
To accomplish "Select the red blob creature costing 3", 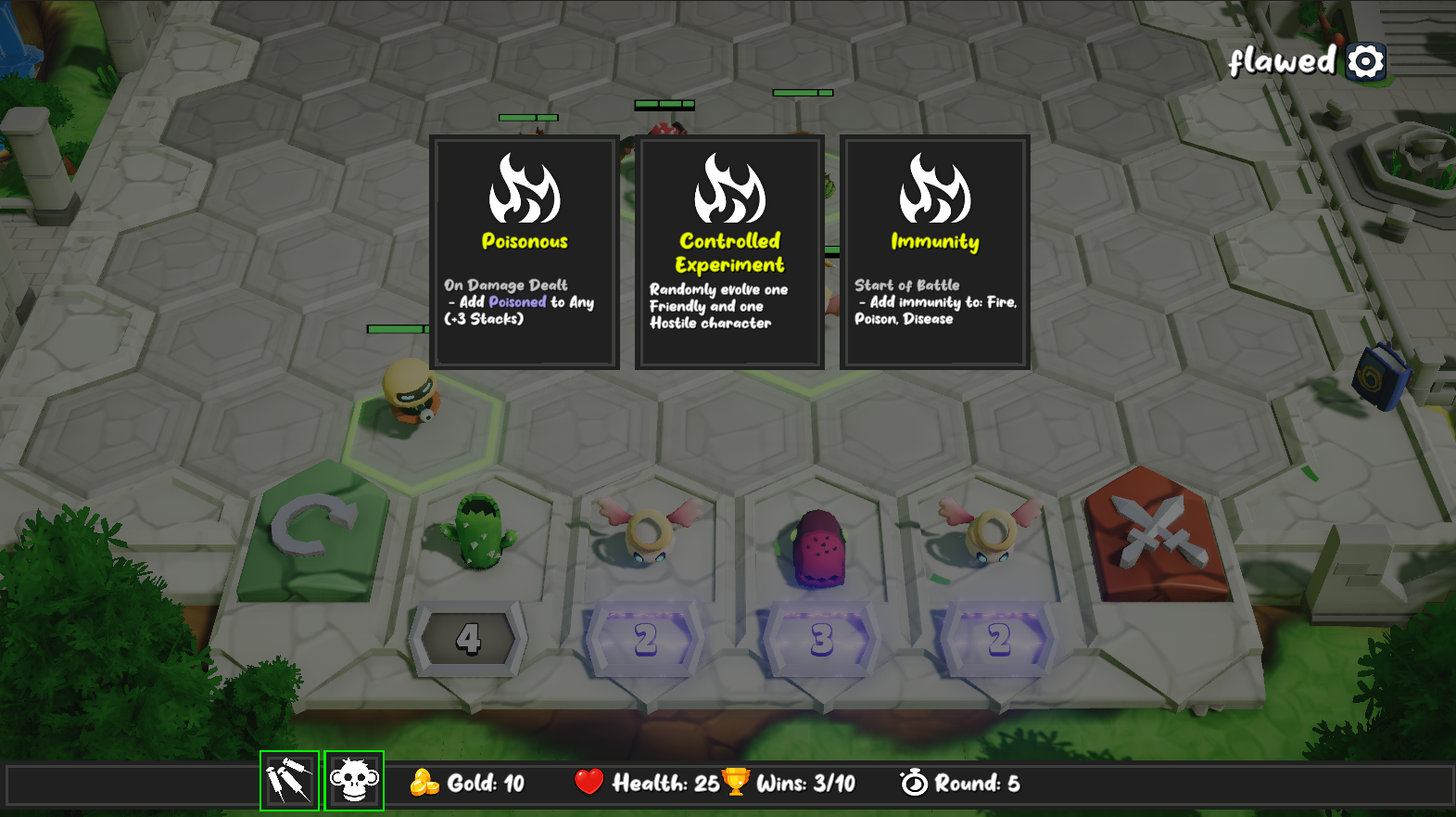I will [821, 547].
